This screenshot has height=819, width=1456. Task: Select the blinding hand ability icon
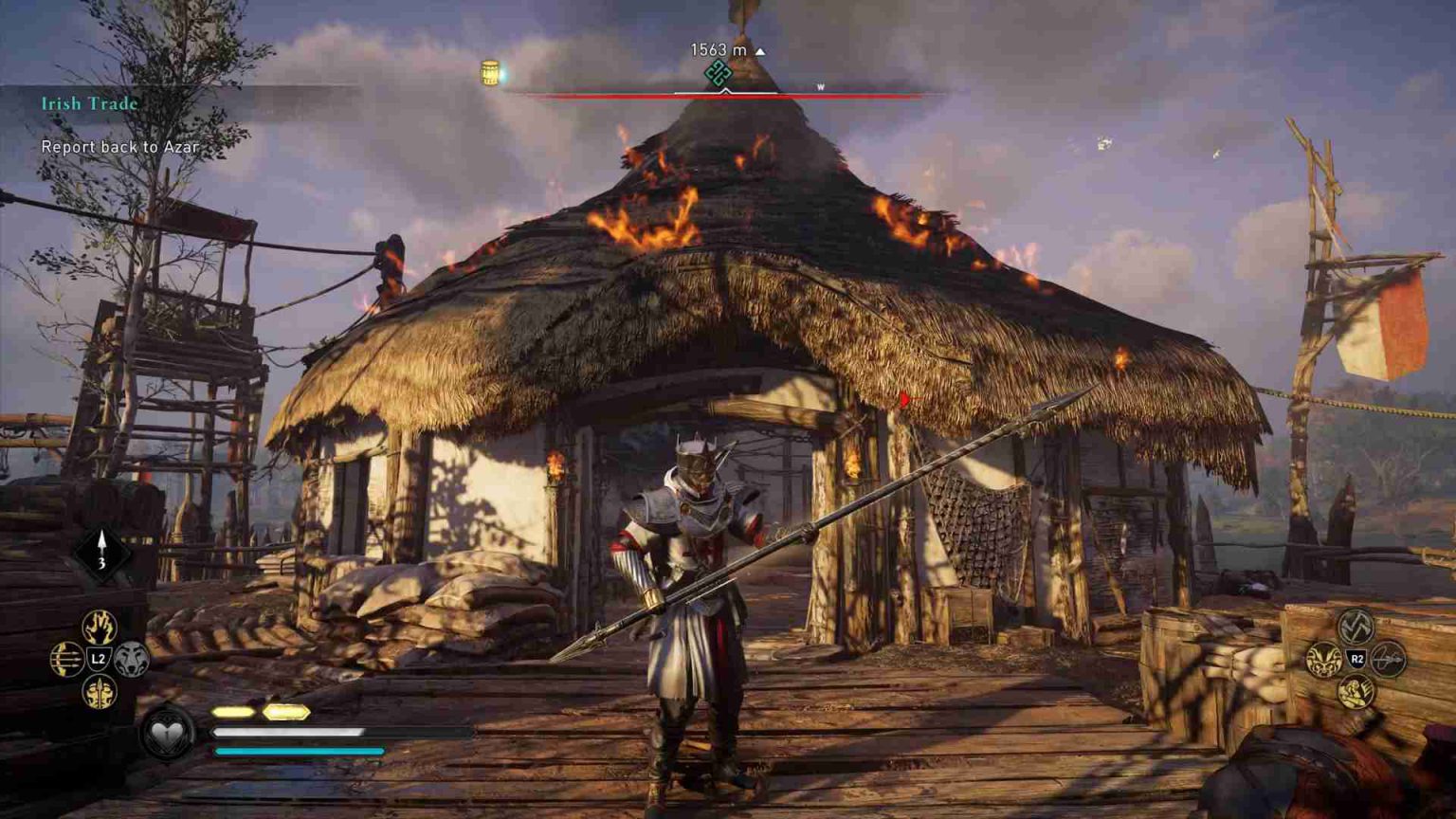(x=98, y=627)
